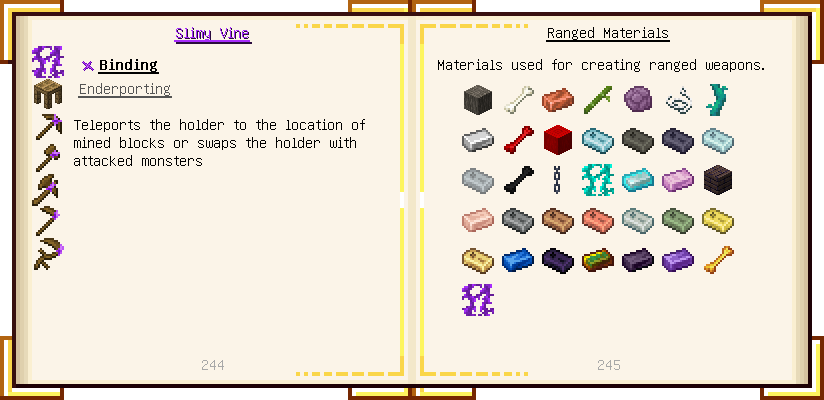Click the Slimy Vine icon beside Binding
824x400 pixels.
(48, 62)
